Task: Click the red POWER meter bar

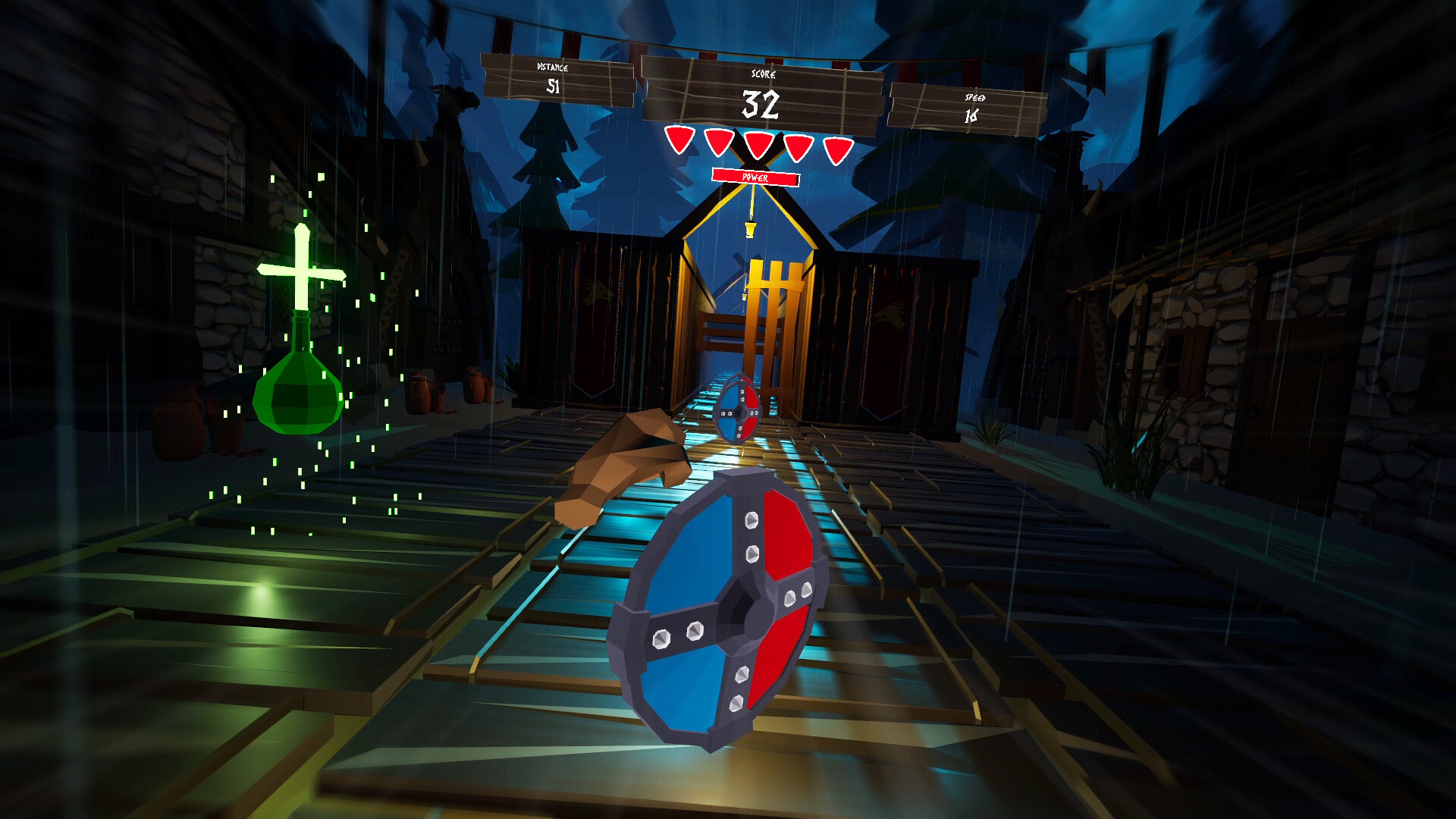Action: pos(755,178)
